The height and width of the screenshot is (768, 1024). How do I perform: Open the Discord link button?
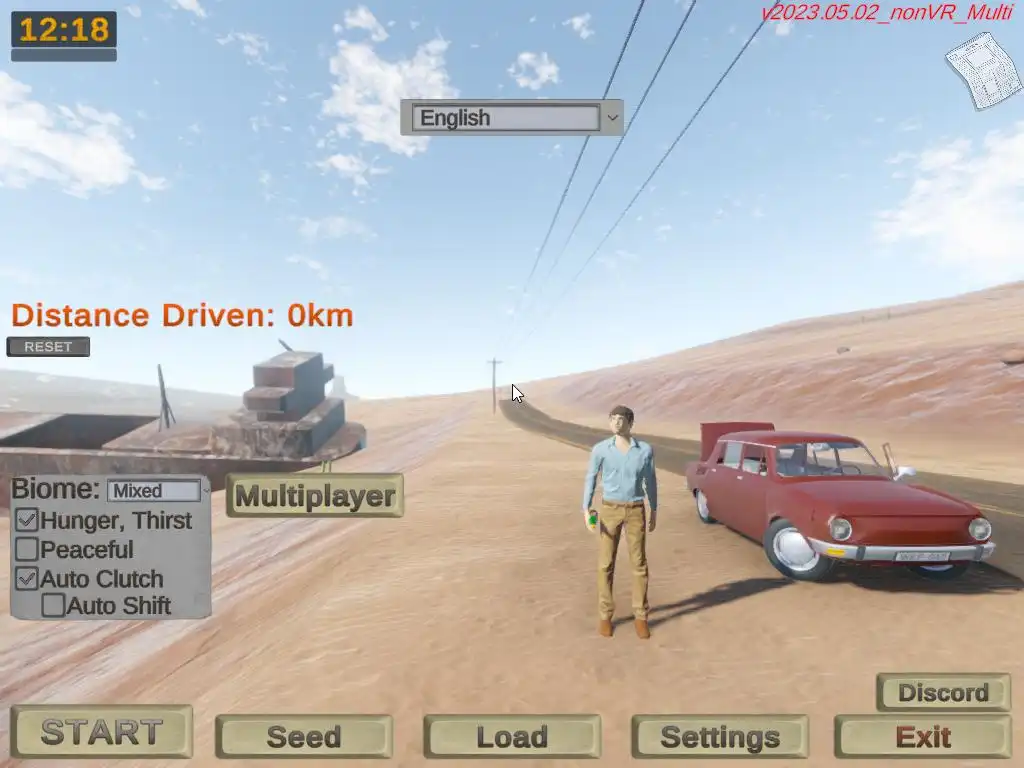click(x=943, y=692)
